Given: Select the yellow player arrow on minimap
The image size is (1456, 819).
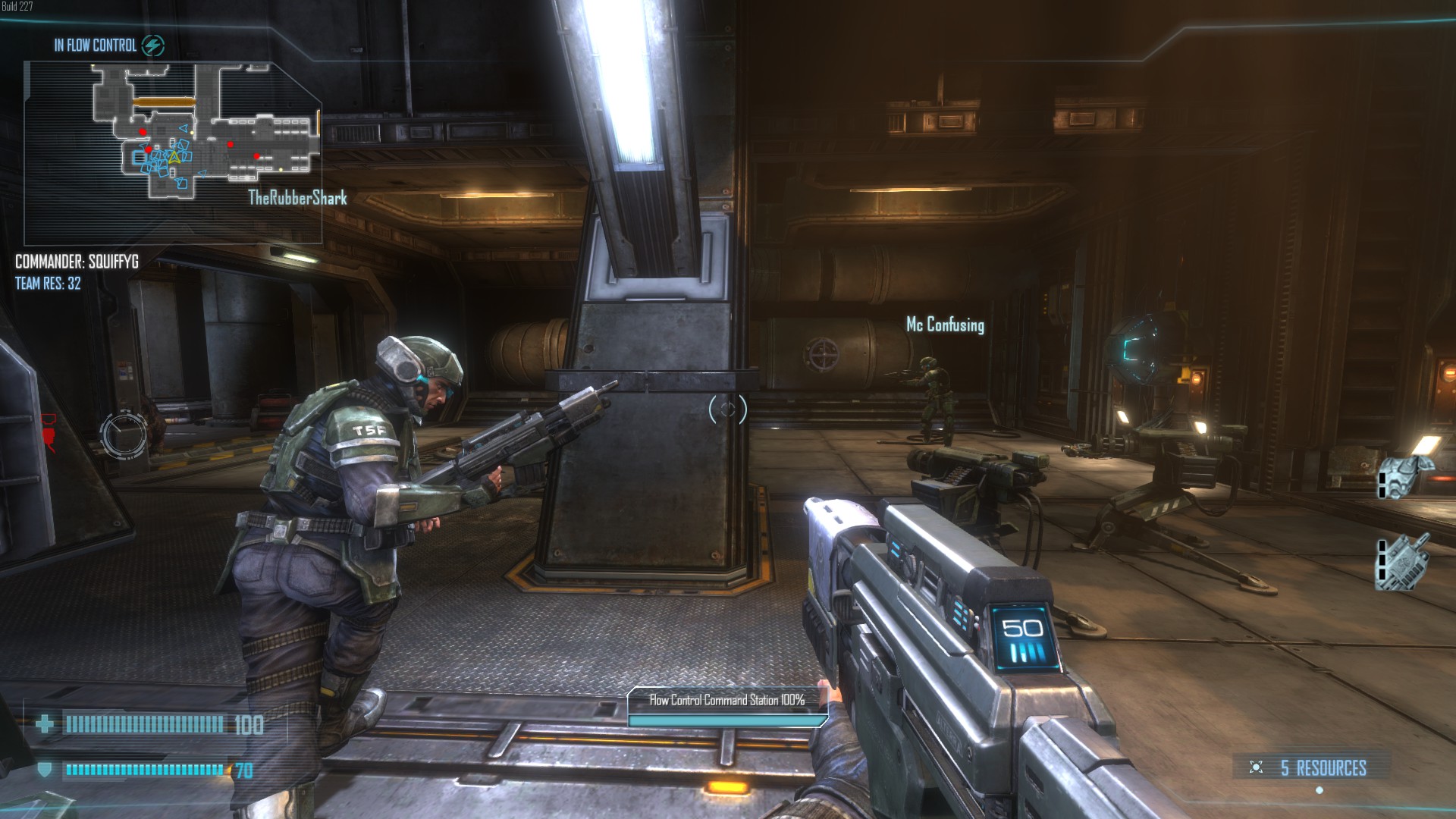Looking at the screenshot, I should (x=174, y=157).
